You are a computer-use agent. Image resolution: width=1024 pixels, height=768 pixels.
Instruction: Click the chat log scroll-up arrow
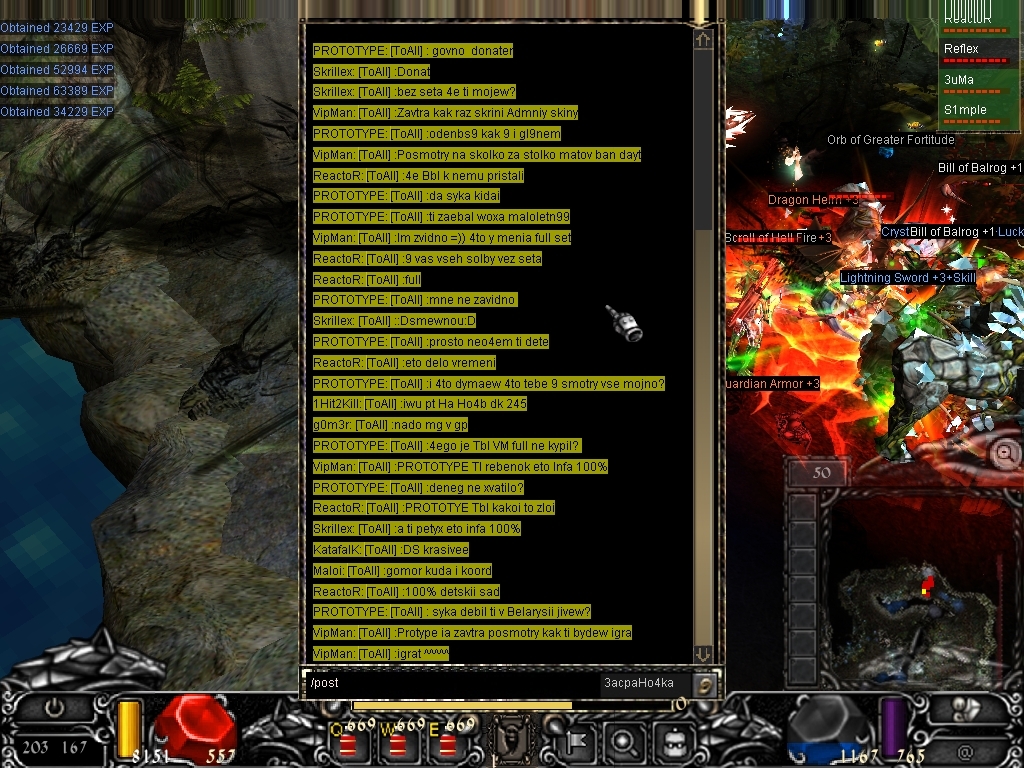703,40
